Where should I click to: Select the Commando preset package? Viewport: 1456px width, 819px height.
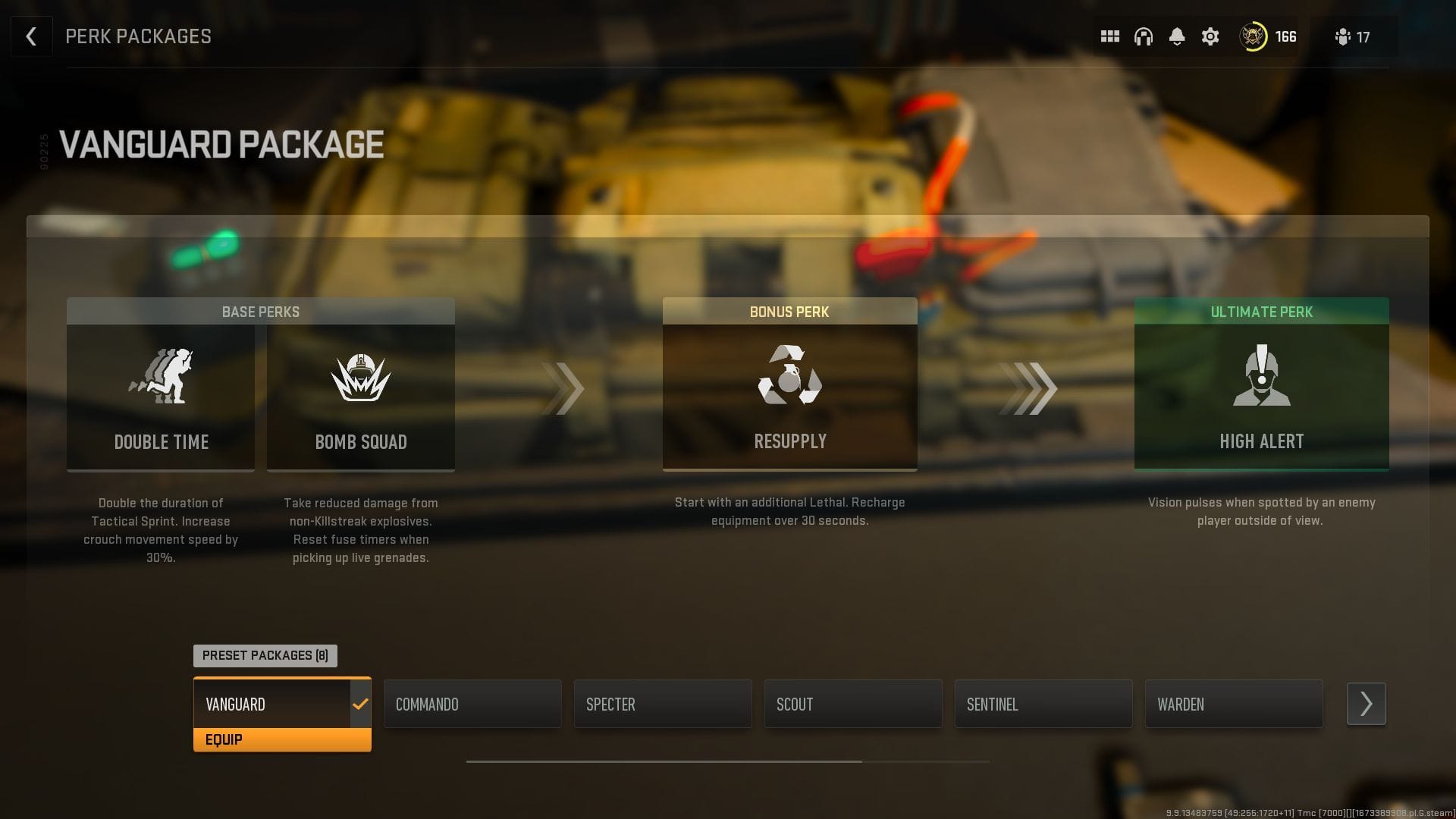click(x=472, y=704)
